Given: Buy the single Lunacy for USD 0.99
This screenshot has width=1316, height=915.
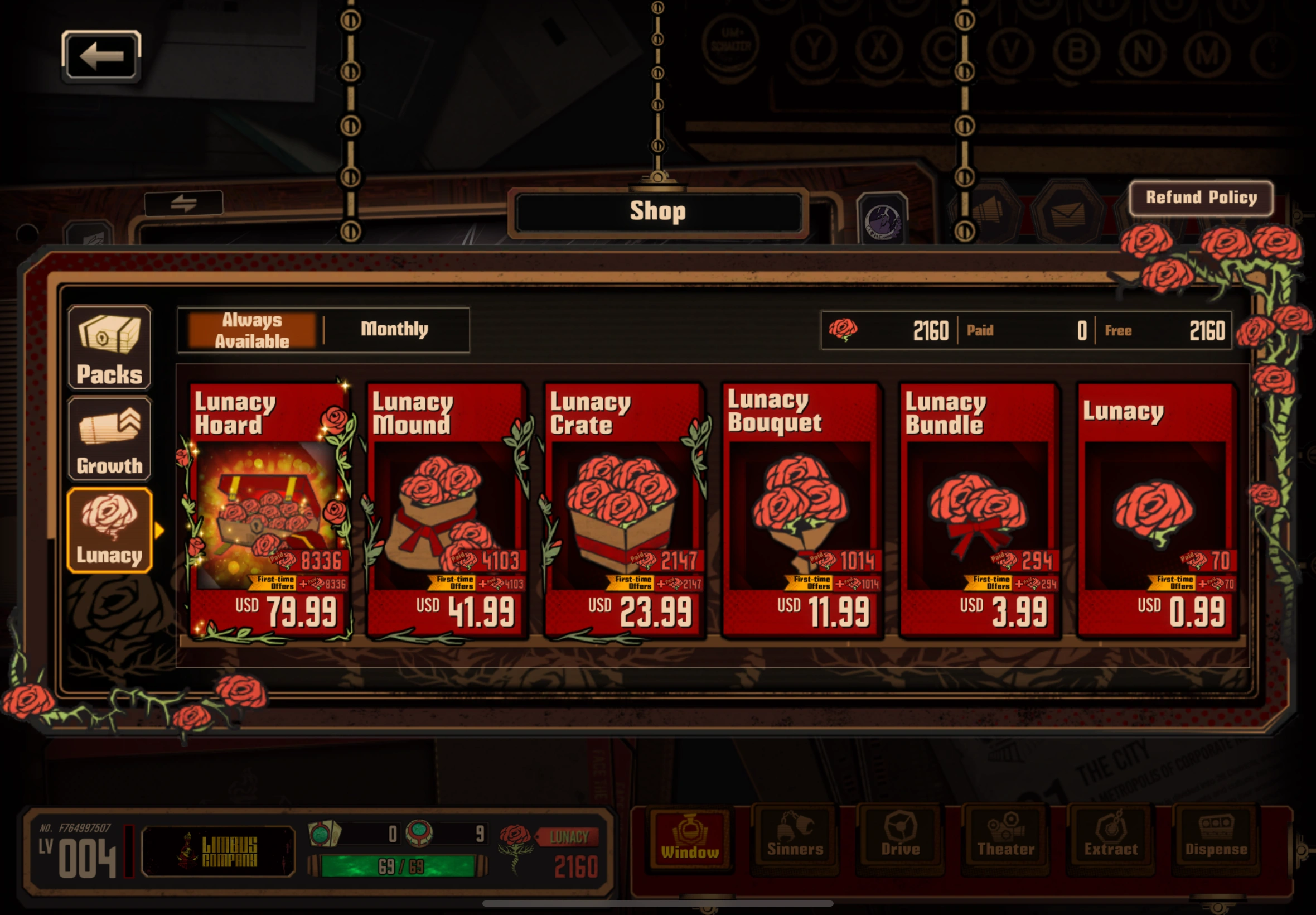Looking at the screenshot, I should click(x=1156, y=511).
